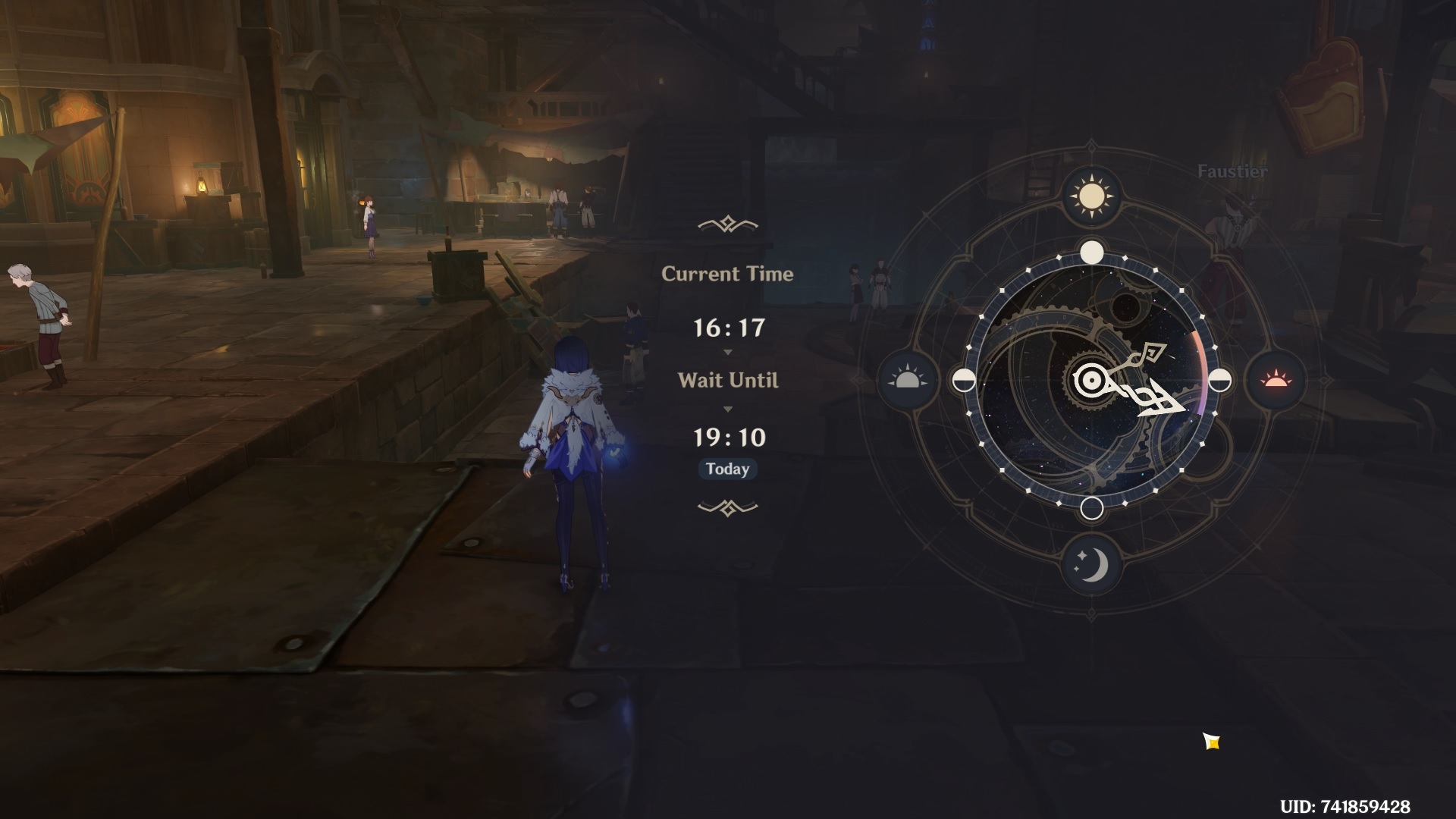Viewport: 1456px width, 819px height.
Task: Click the hollow ring marker on the dial
Action: [1091, 508]
